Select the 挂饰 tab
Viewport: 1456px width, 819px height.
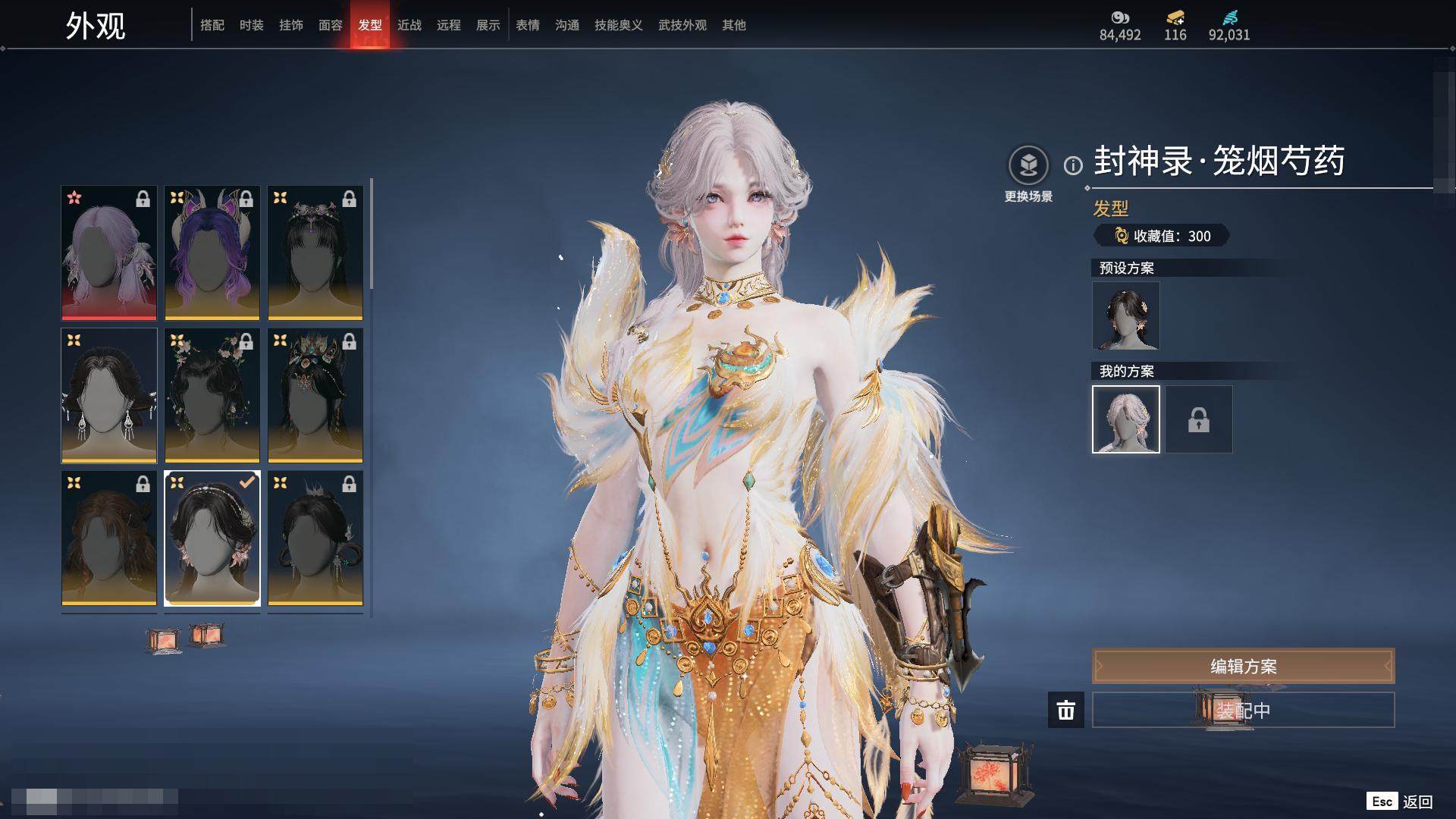click(291, 25)
